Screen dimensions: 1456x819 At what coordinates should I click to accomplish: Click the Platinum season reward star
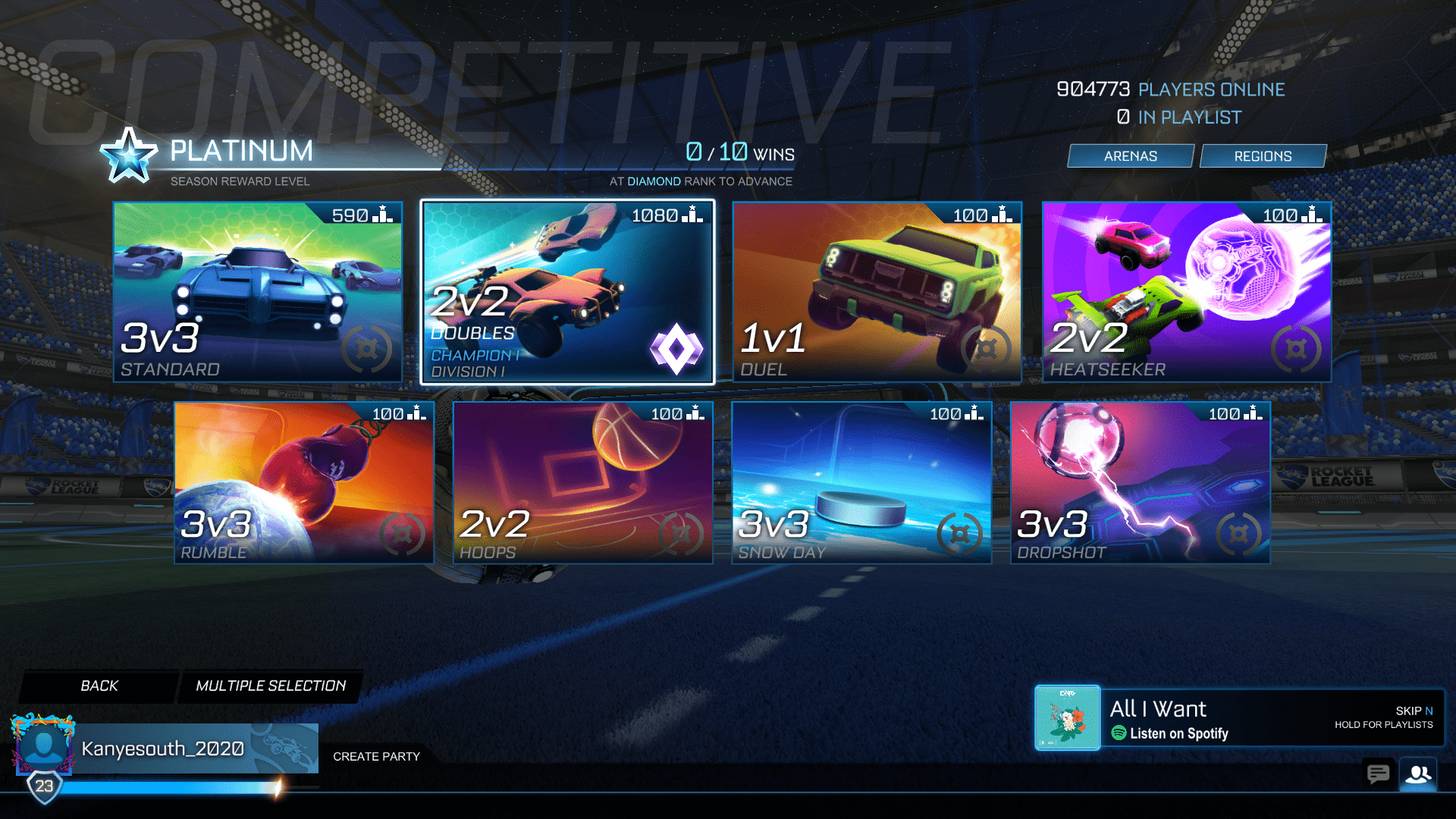(127, 155)
